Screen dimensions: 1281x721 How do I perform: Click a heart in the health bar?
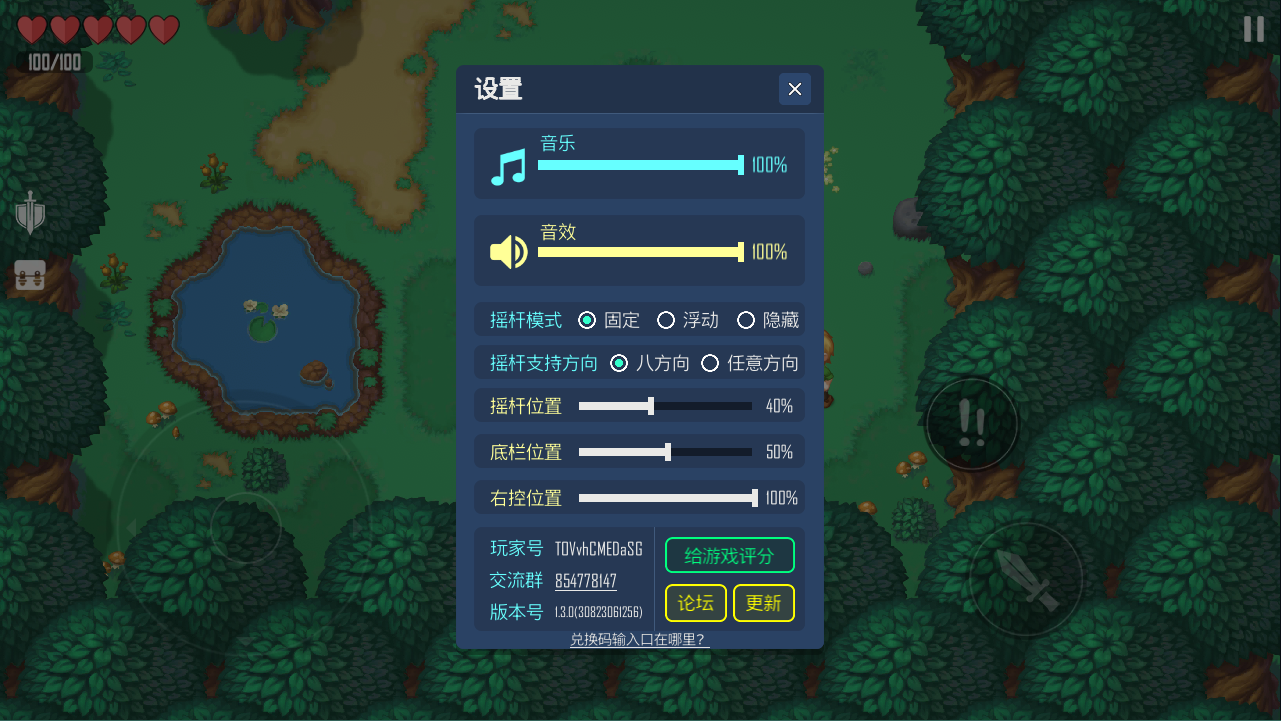tap(33, 30)
